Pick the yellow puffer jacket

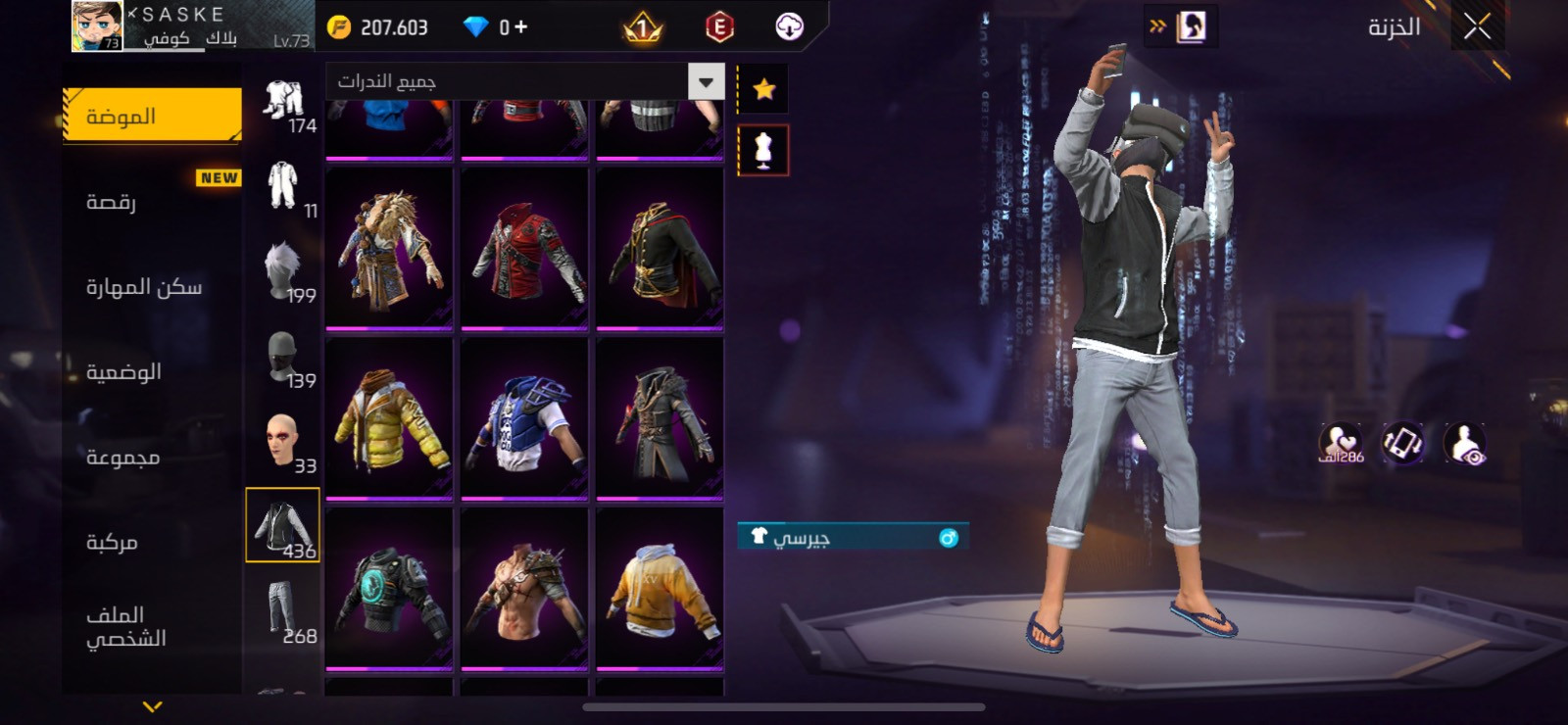coord(389,418)
